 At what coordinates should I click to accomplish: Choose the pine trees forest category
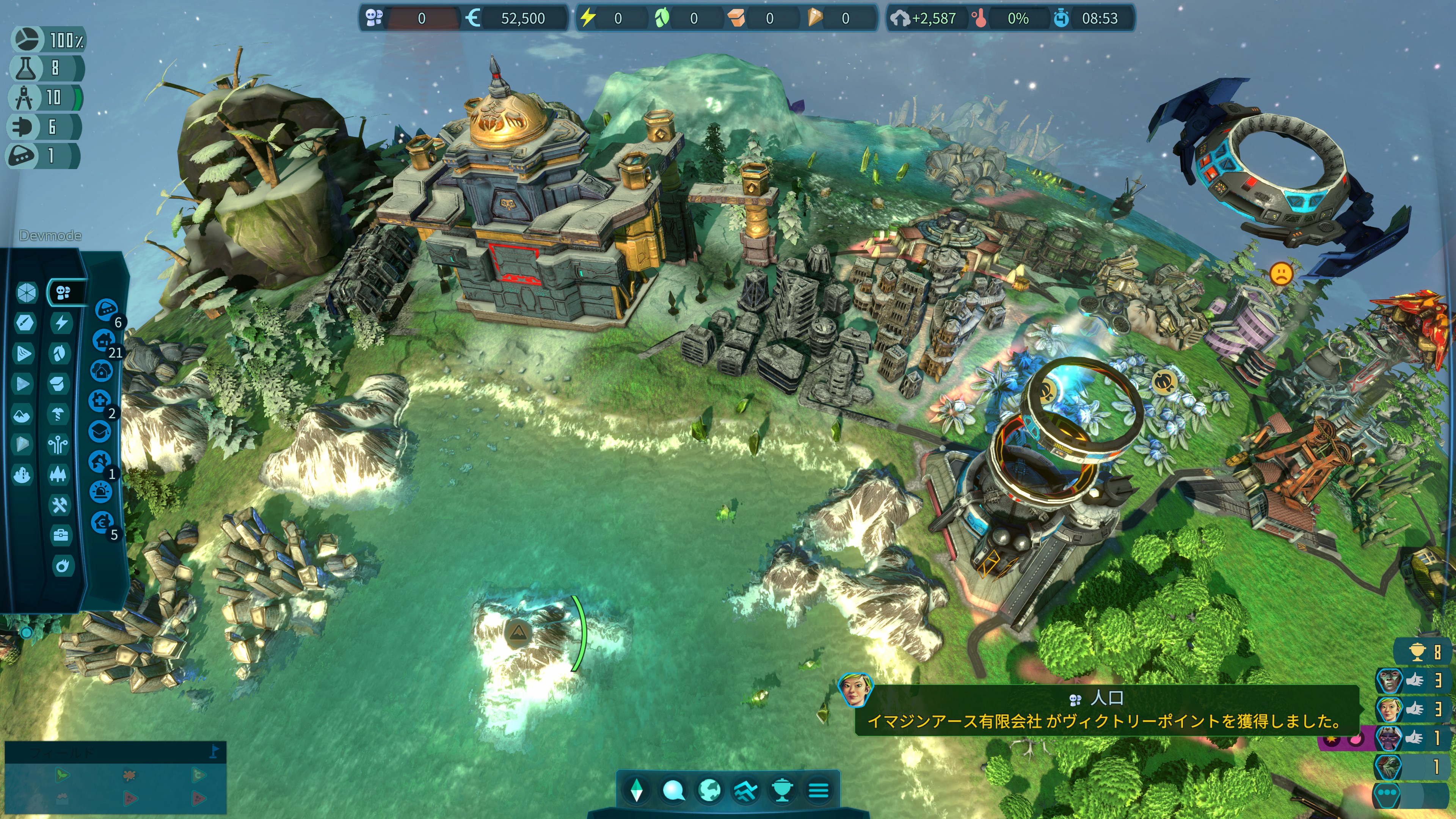(x=58, y=474)
